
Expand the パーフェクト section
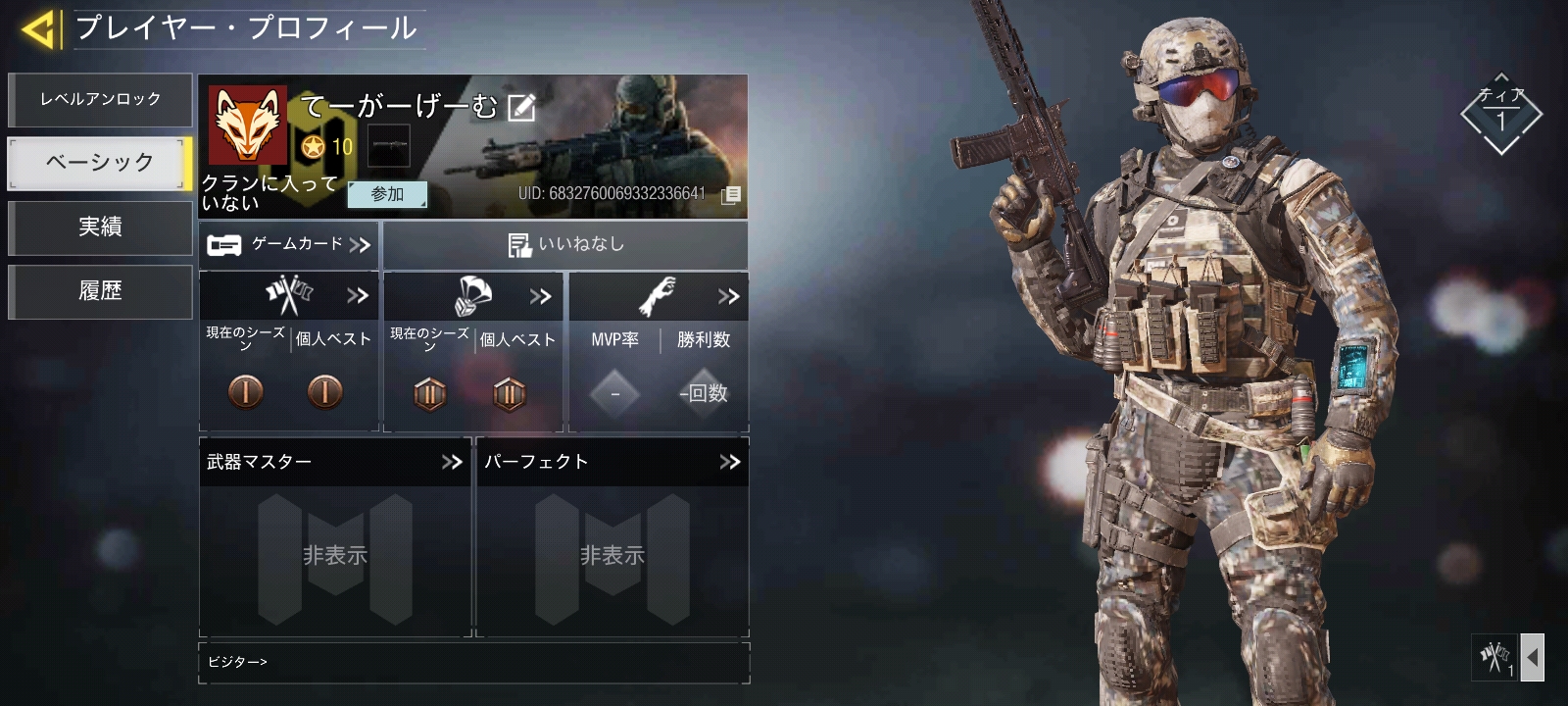(729, 462)
